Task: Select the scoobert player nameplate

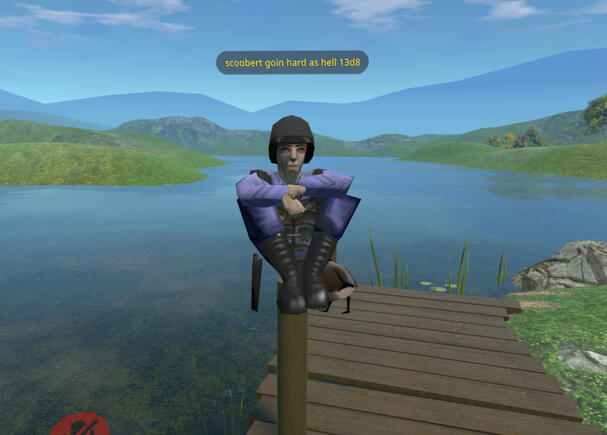Action: tap(292, 63)
